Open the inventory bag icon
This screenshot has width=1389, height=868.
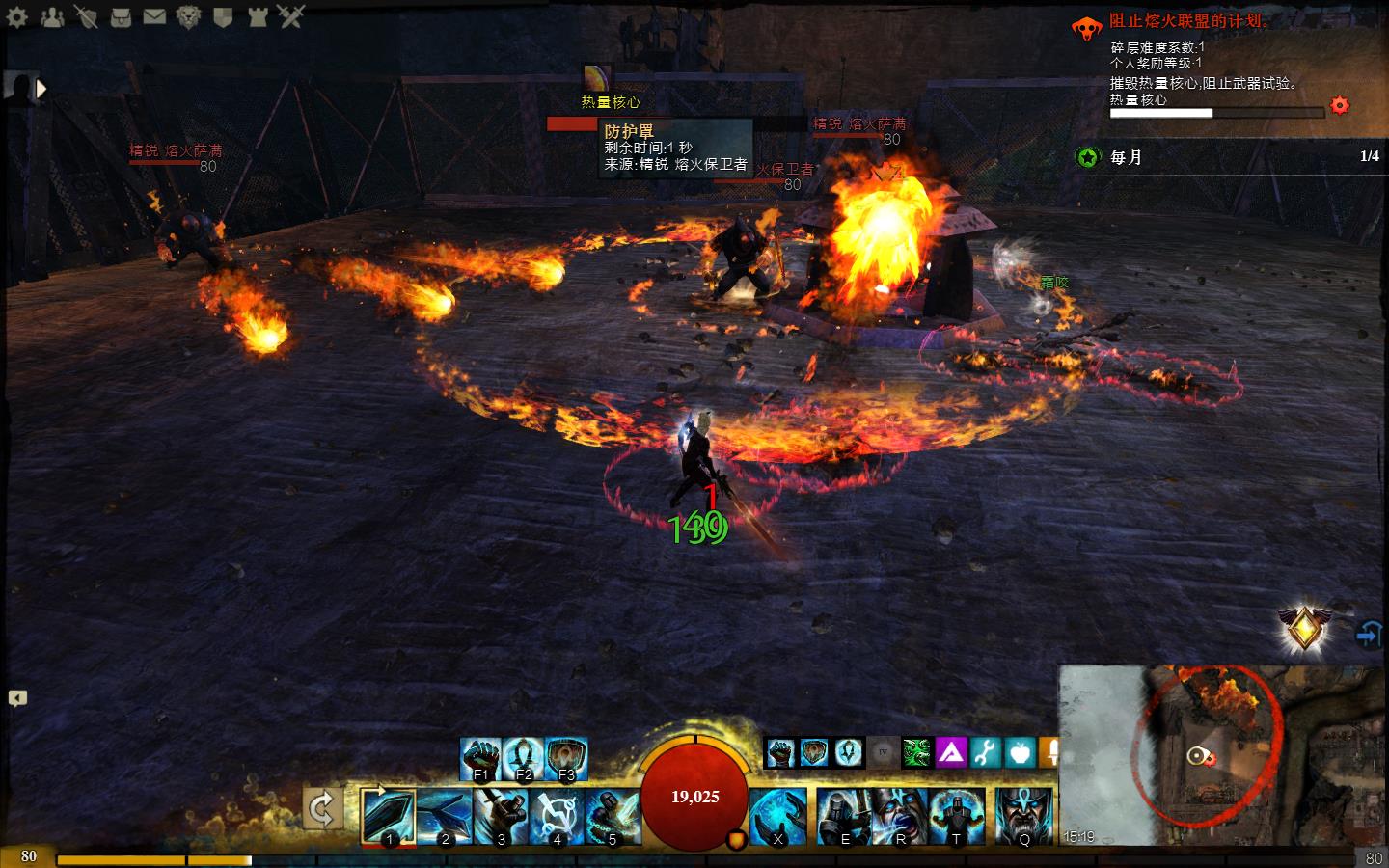(121, 15)
